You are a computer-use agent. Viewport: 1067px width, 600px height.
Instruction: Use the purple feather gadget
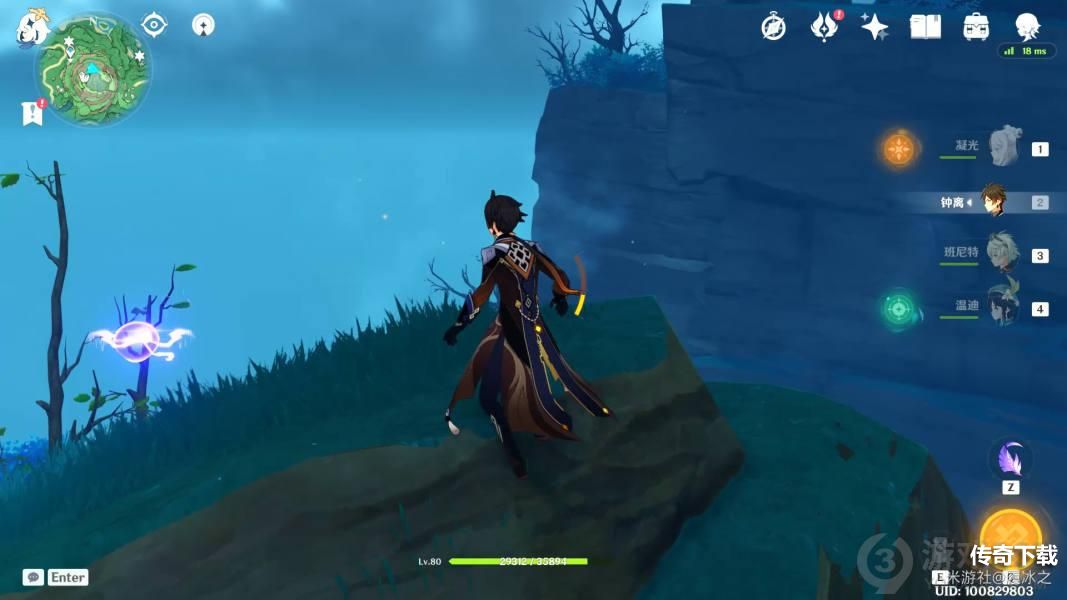(1010, 459)
